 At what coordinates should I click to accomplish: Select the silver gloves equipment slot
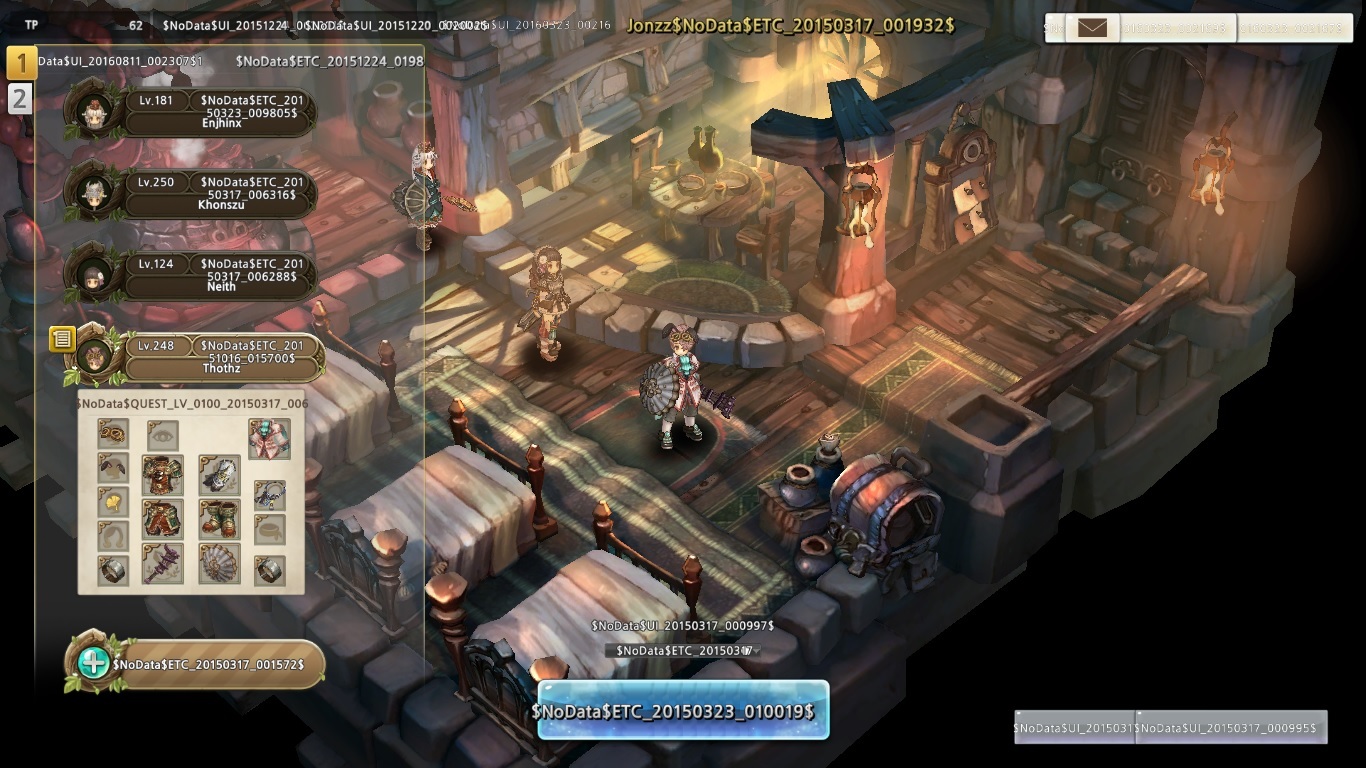(219, 476)
